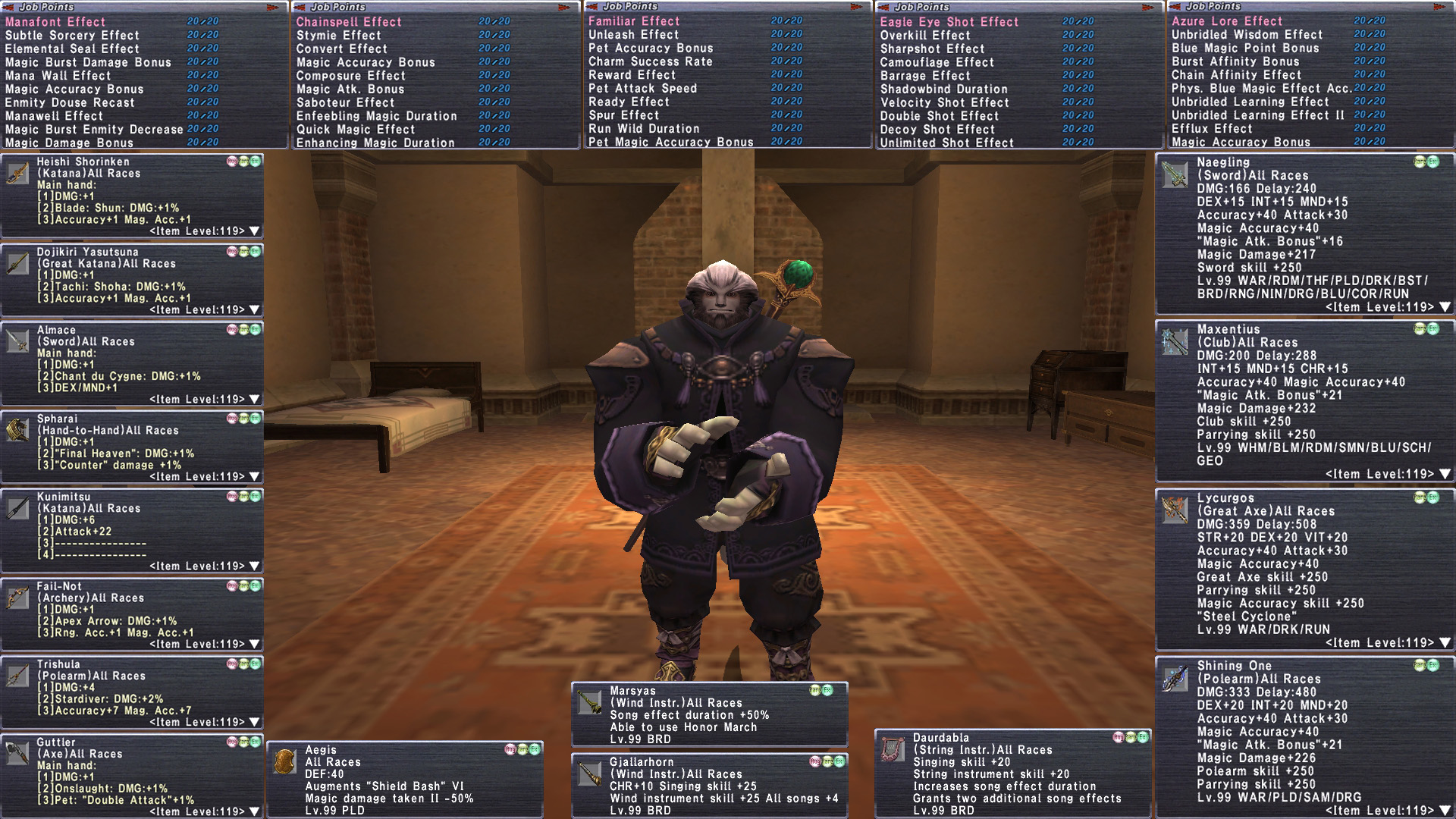Select the Aegis shield icon
Screen dimensions: 1456x819
(285, 761)
